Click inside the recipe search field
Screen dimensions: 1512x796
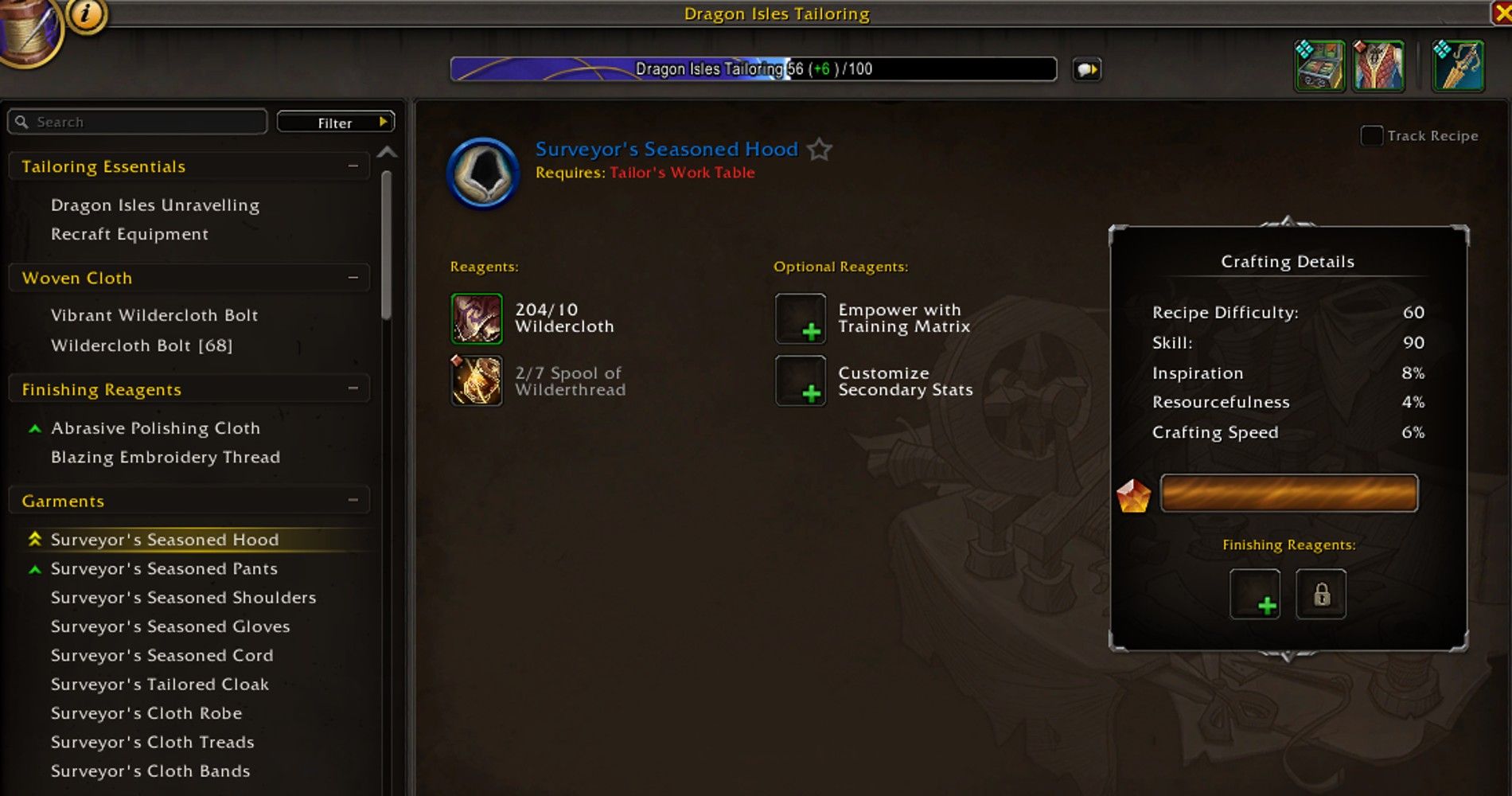[x=135, y=122]
